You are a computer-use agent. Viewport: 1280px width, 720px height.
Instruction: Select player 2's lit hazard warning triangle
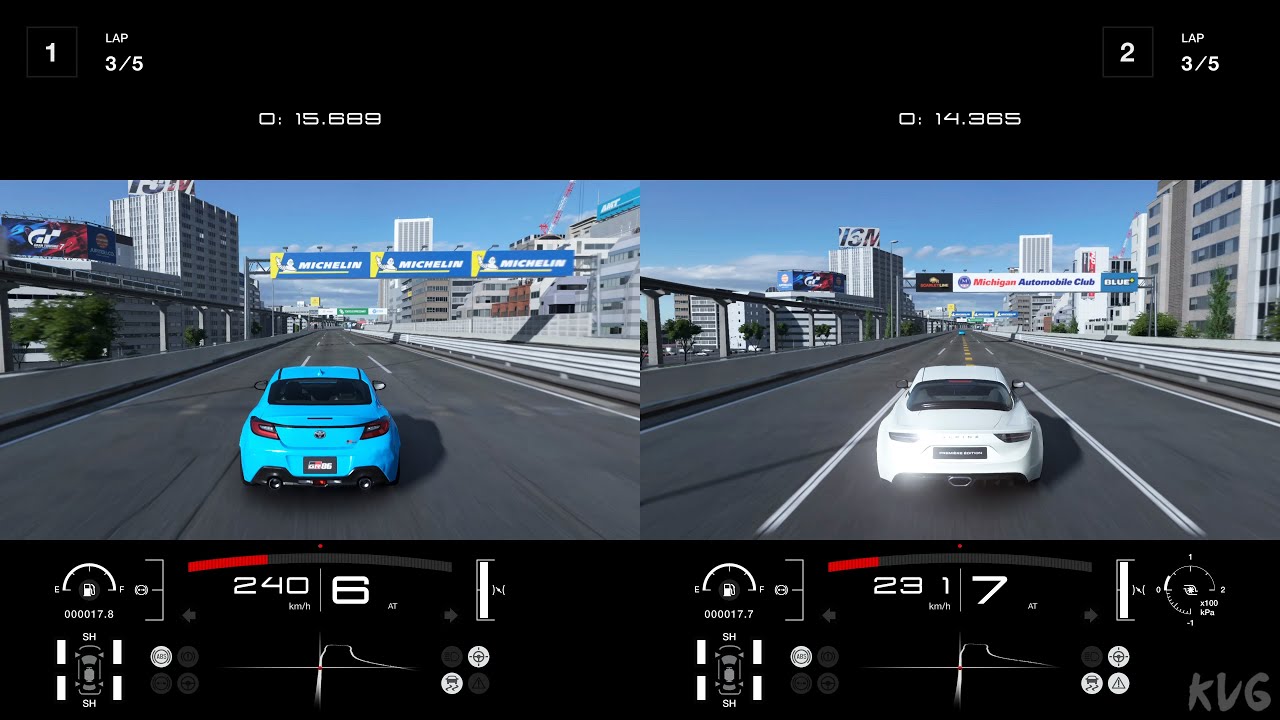click(1119, 684)
